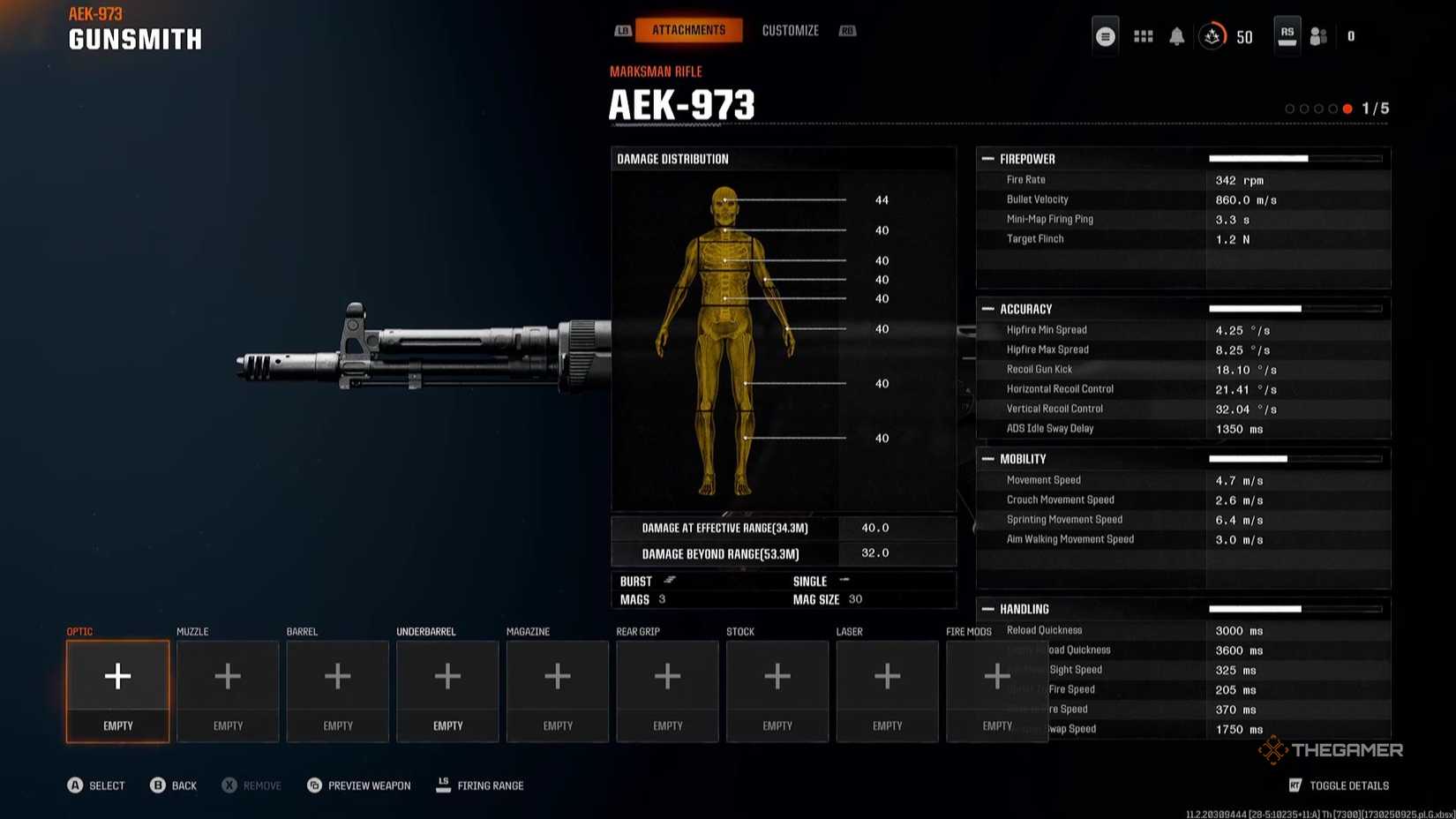Select the Single fire mode icon
Screen dimensions: 1456x819
pyautogui.click(x=843, y=581)
